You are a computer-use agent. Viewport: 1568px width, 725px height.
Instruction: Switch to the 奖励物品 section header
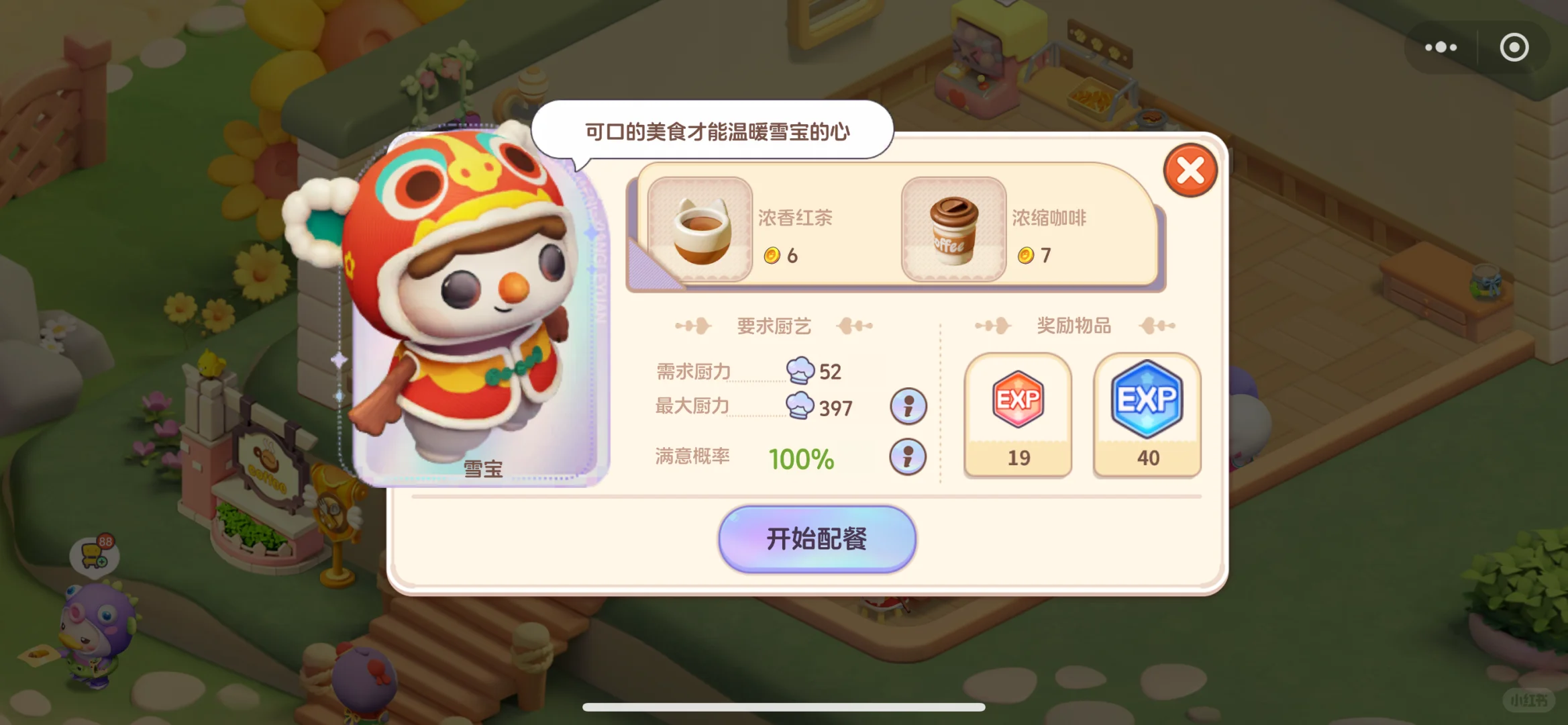[x=1074, y=325]
